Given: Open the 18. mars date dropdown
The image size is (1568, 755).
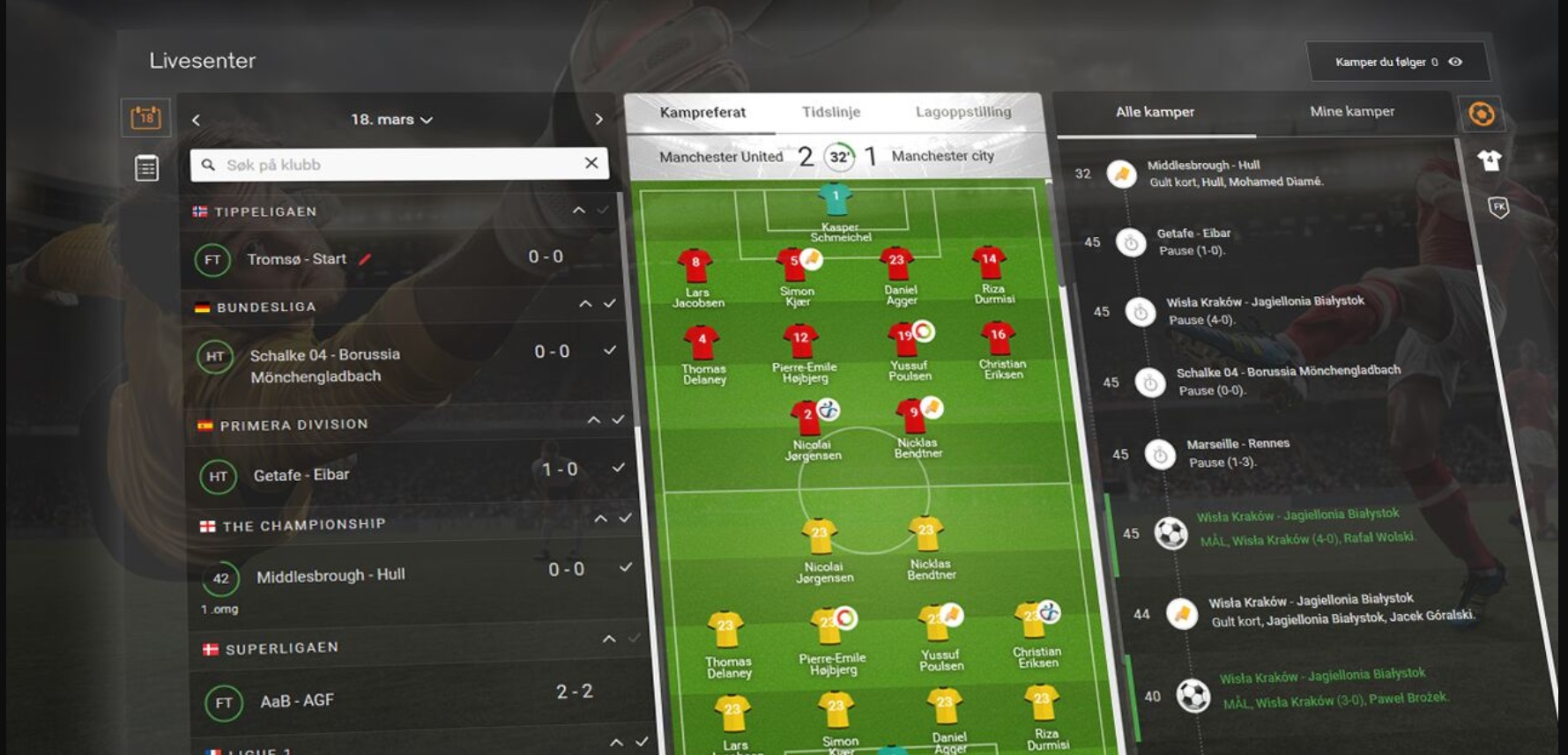Looking at the screenshot, I should [391, 120].
